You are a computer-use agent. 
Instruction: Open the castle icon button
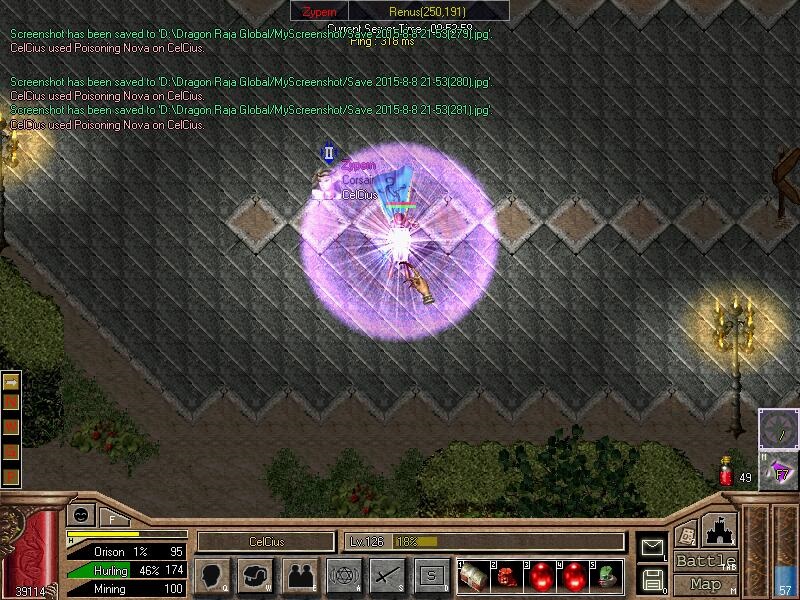click(718, 529)
